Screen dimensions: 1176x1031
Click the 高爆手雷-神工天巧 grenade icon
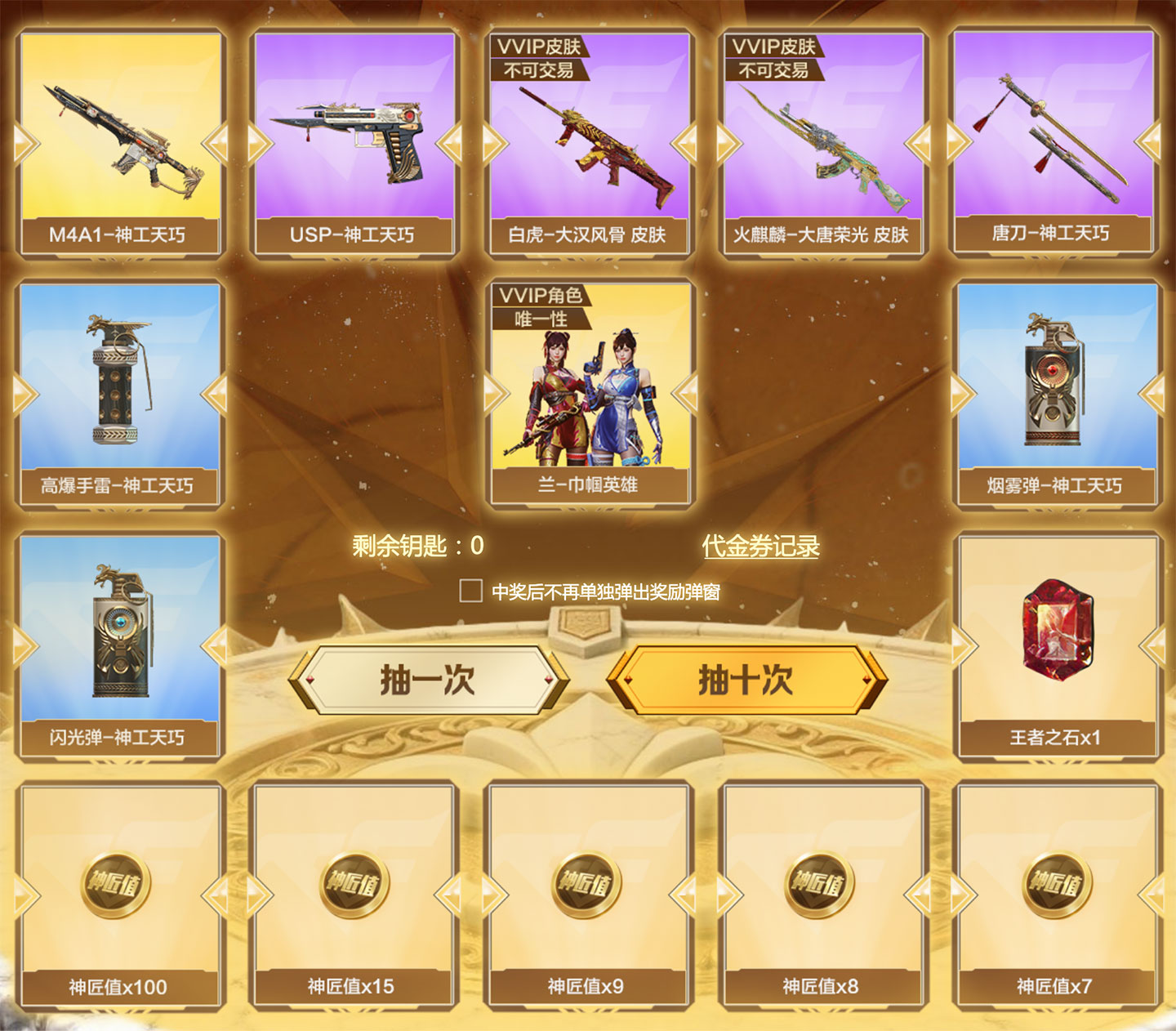[x=118, y=384]
